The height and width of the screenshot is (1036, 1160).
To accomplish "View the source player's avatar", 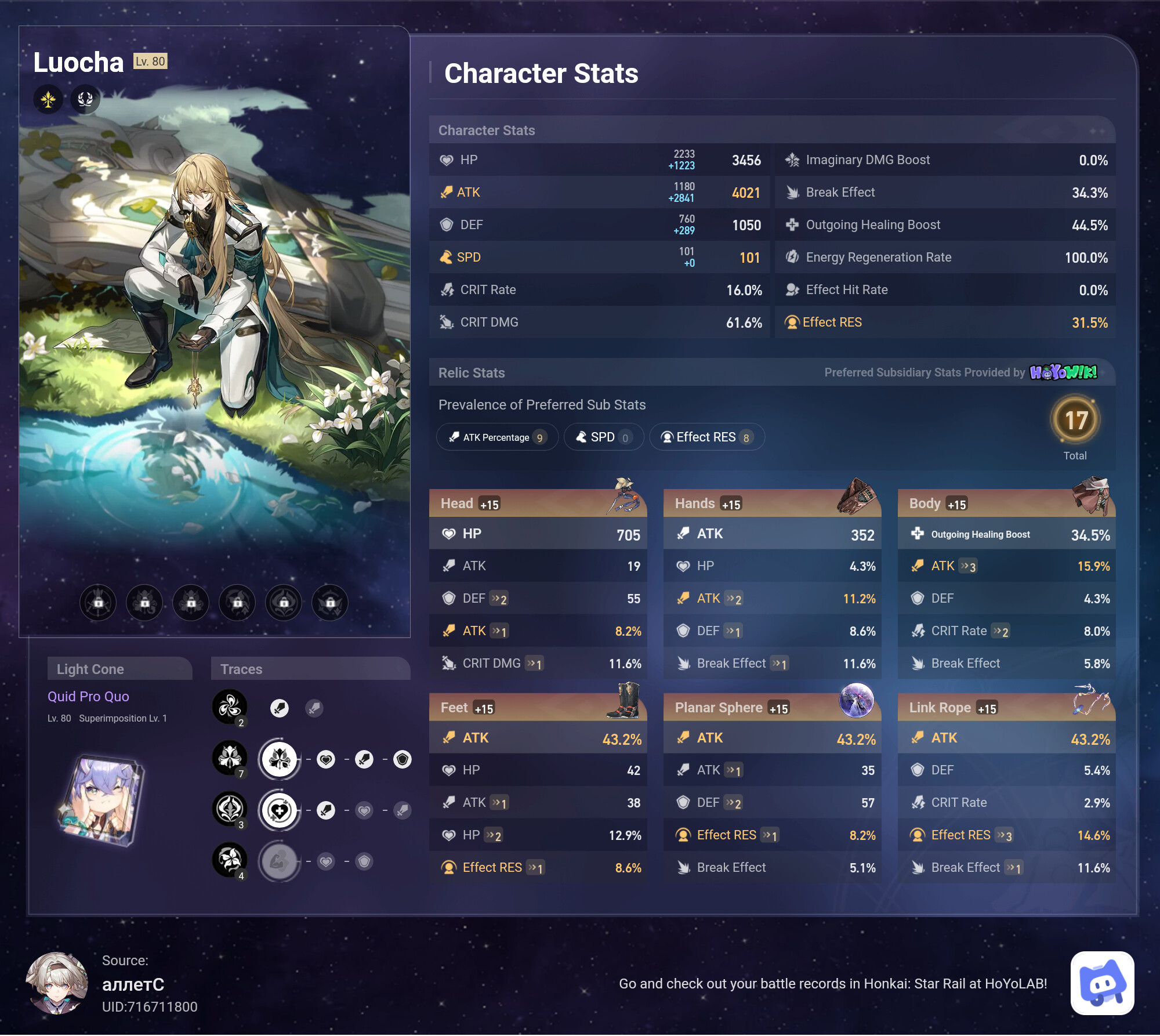I will tap(57, 983).
